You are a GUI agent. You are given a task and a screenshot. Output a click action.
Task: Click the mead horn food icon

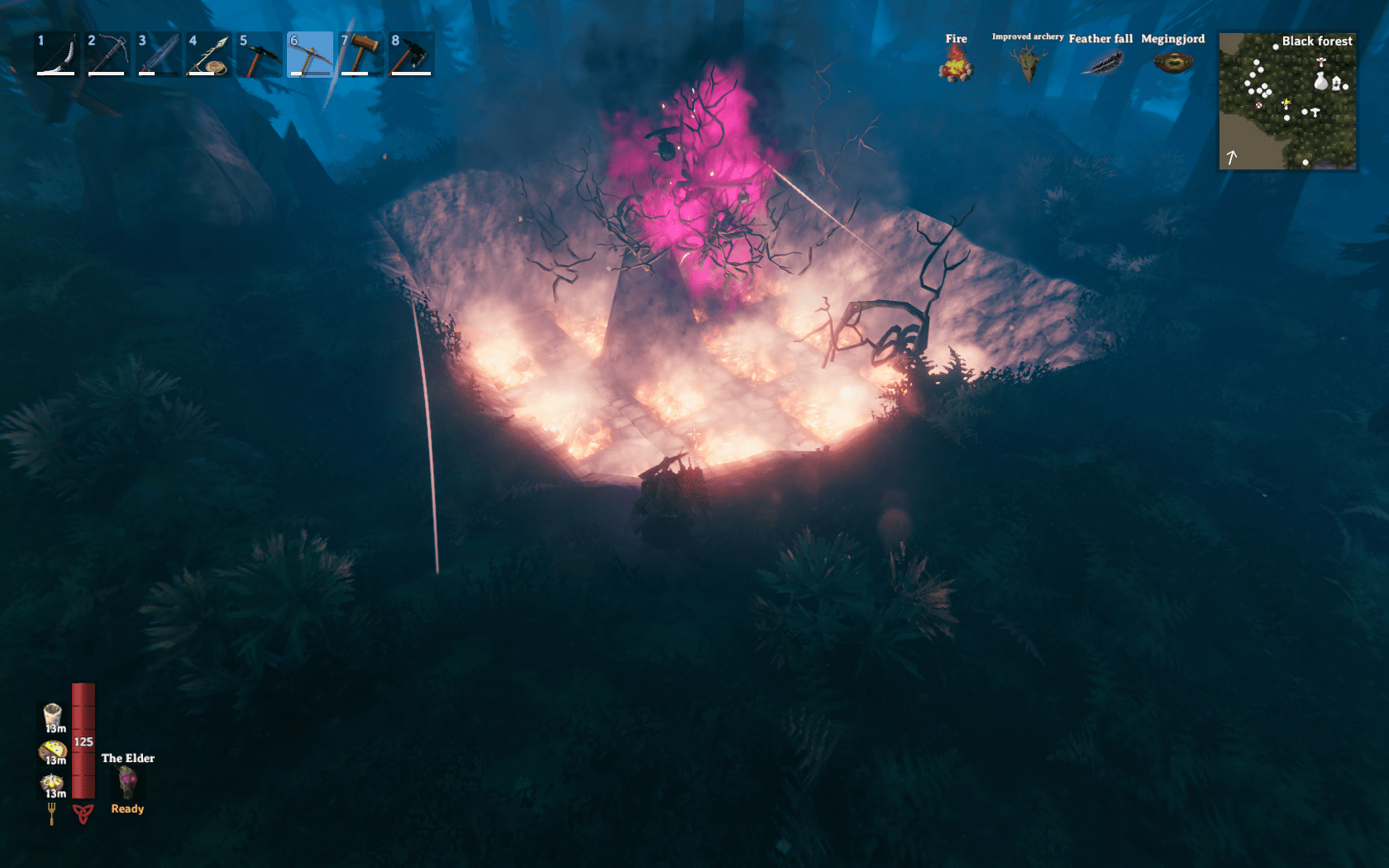coord(52,713)
